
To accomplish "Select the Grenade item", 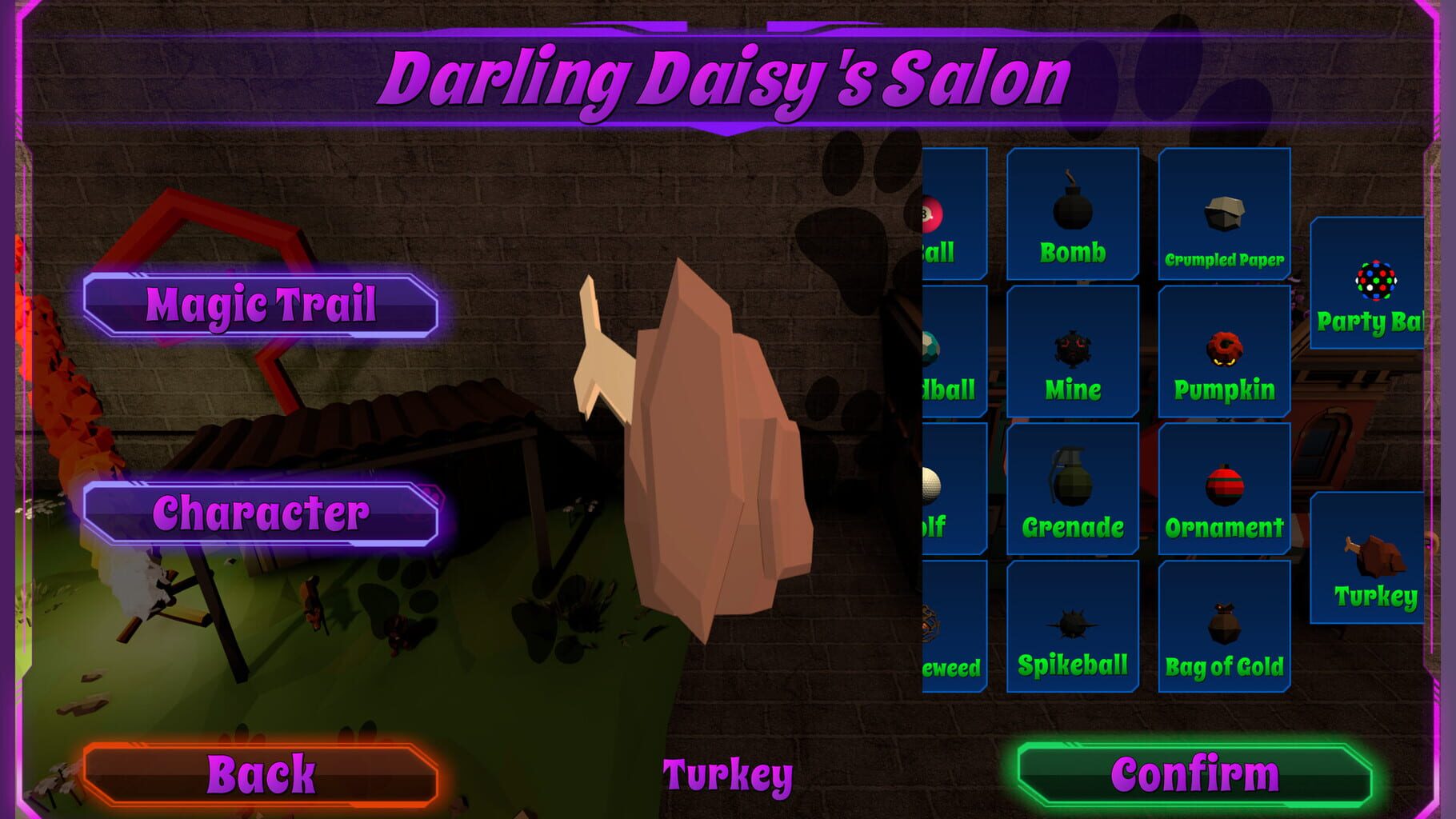I will tap(1073, 488).
